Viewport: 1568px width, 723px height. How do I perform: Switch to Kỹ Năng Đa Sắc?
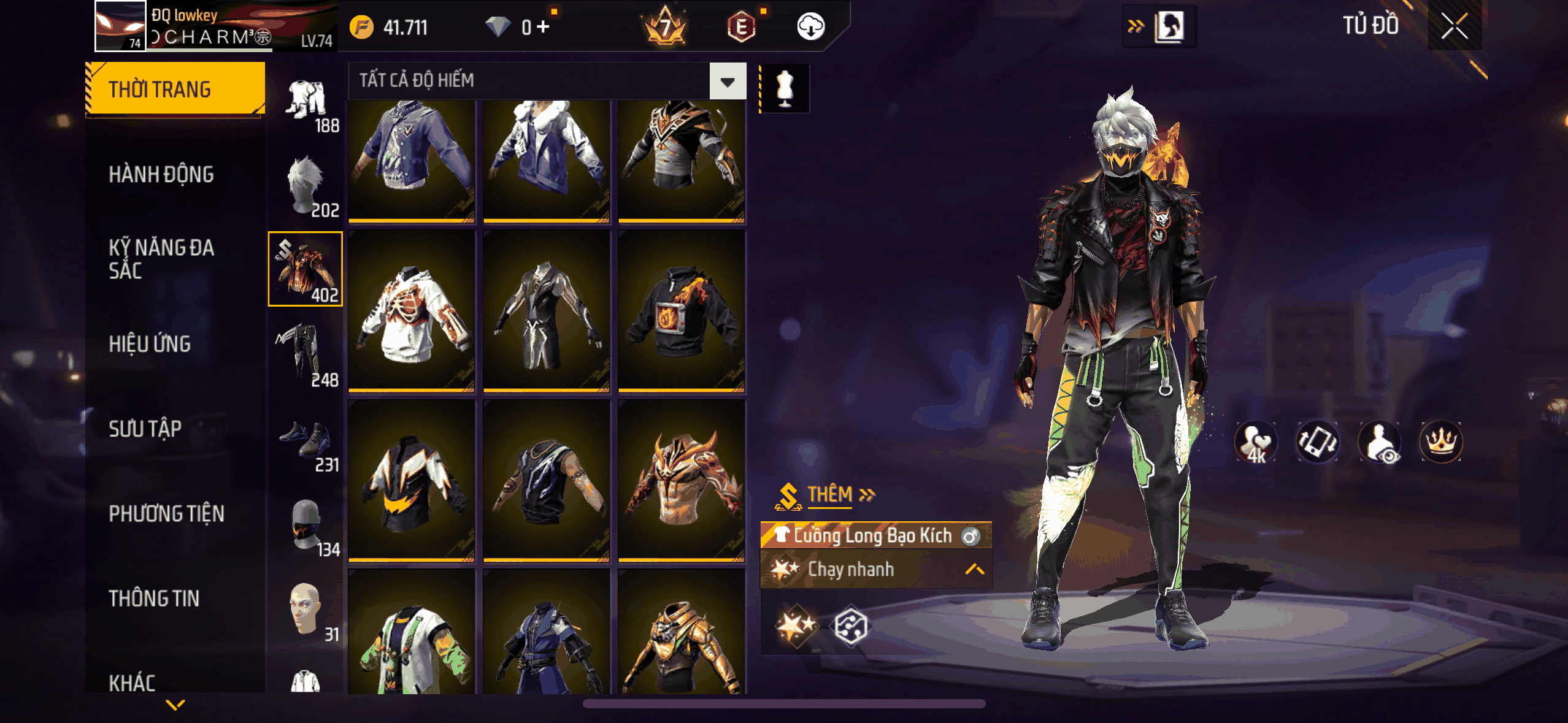161,259
